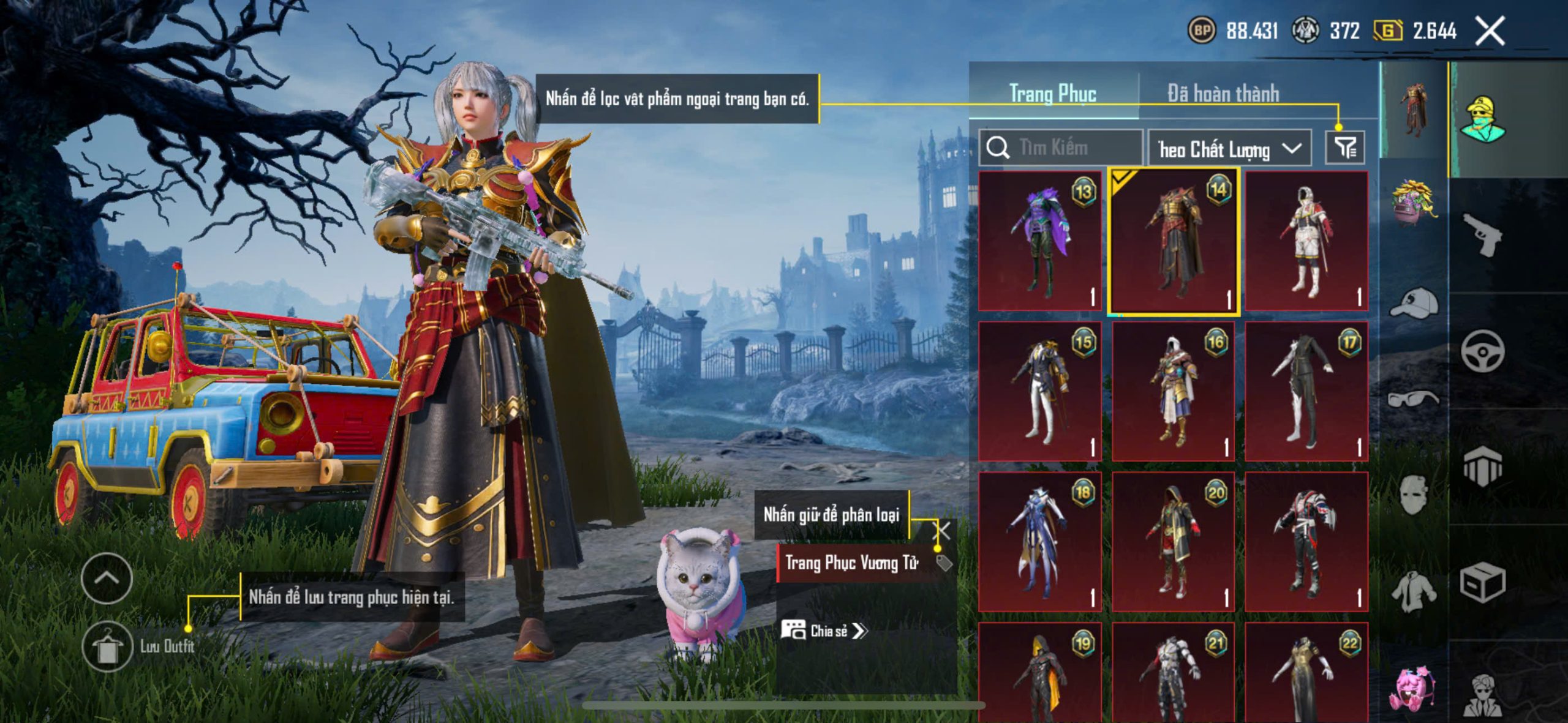Close the inventory screen with the X
The height and width of the screenshot is (723, 1568).
point(1490,31)
